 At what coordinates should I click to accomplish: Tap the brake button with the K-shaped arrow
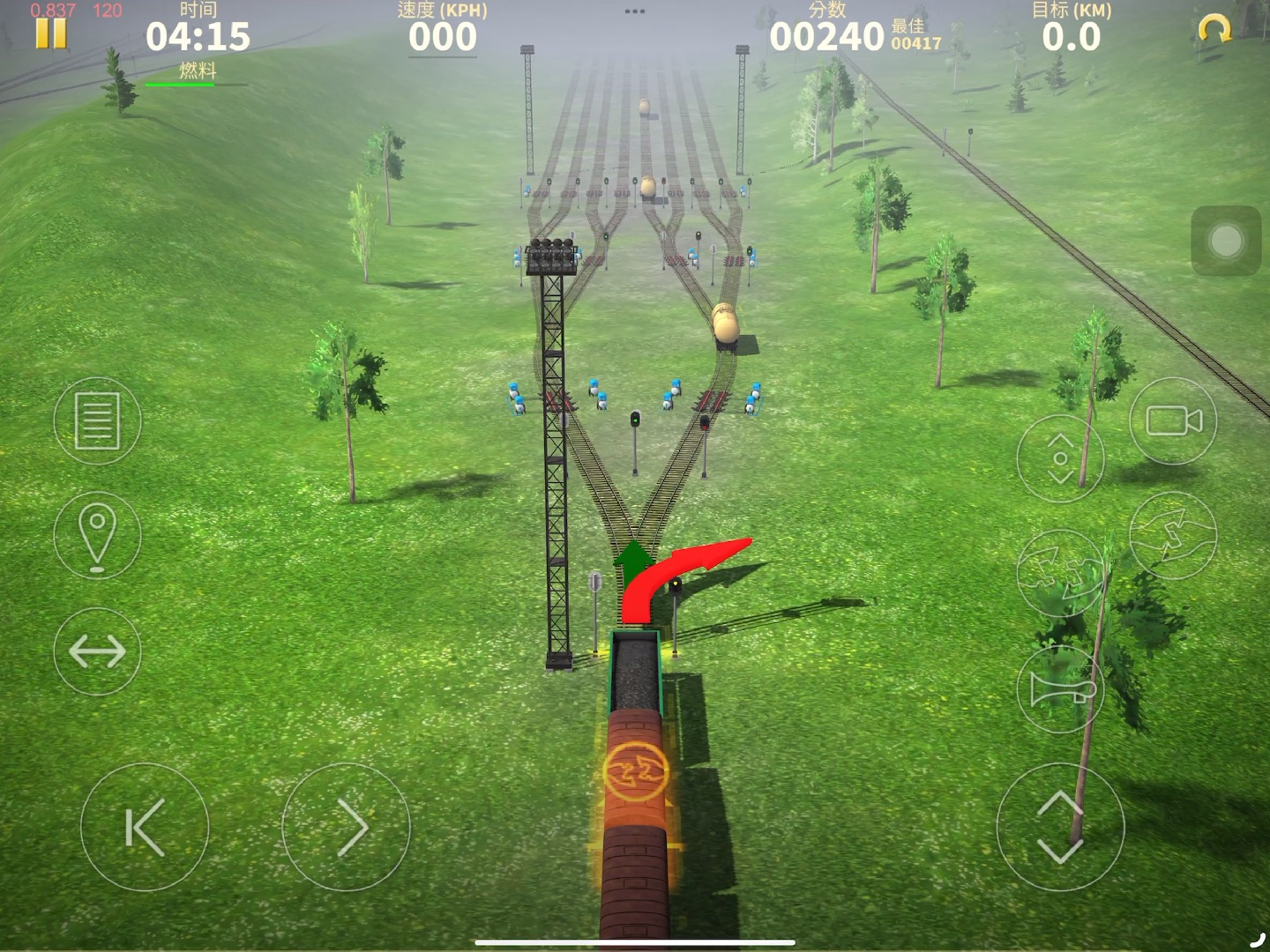point(145,827)
